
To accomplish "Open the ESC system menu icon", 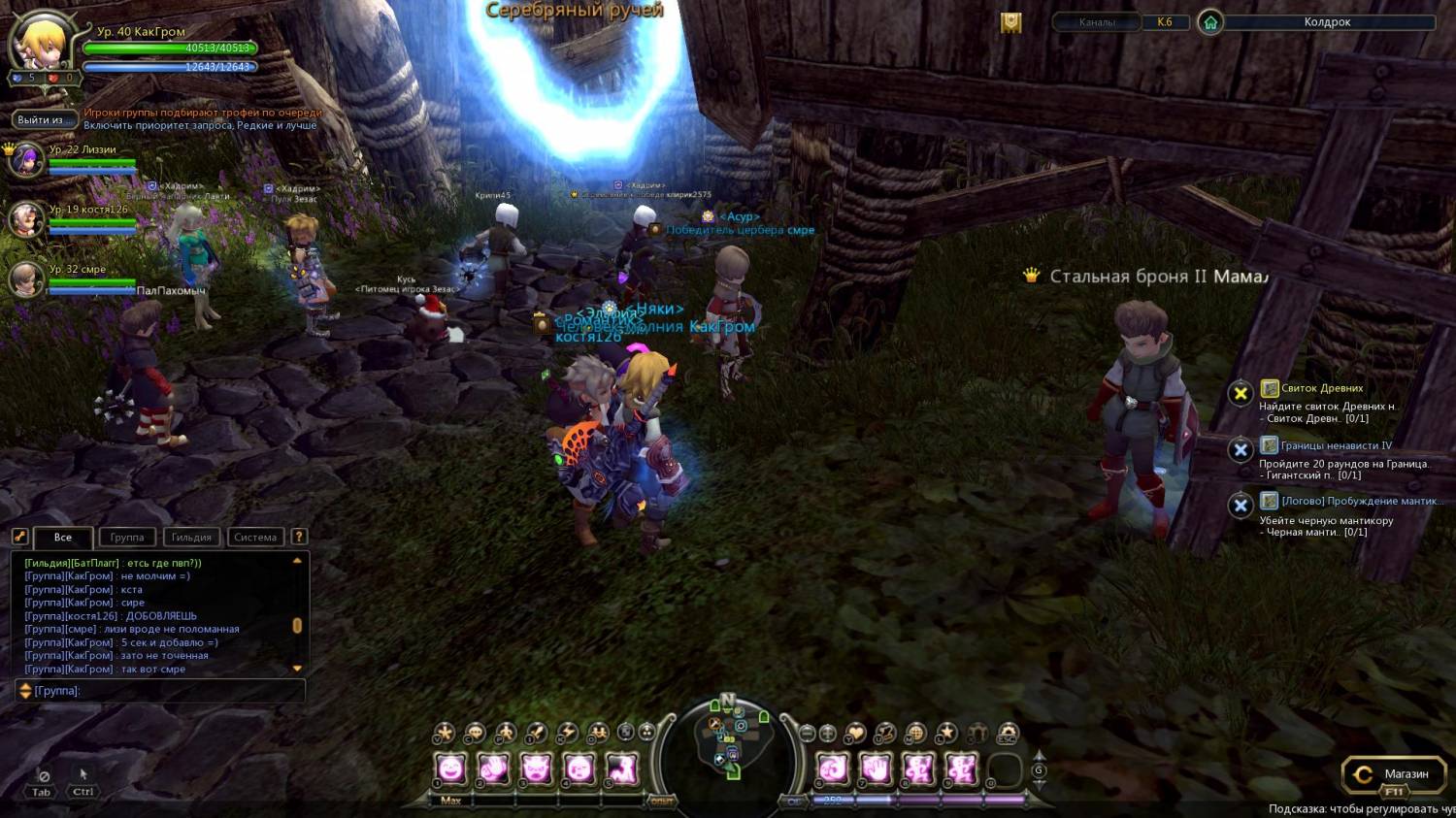I will tap(1009, 734).
